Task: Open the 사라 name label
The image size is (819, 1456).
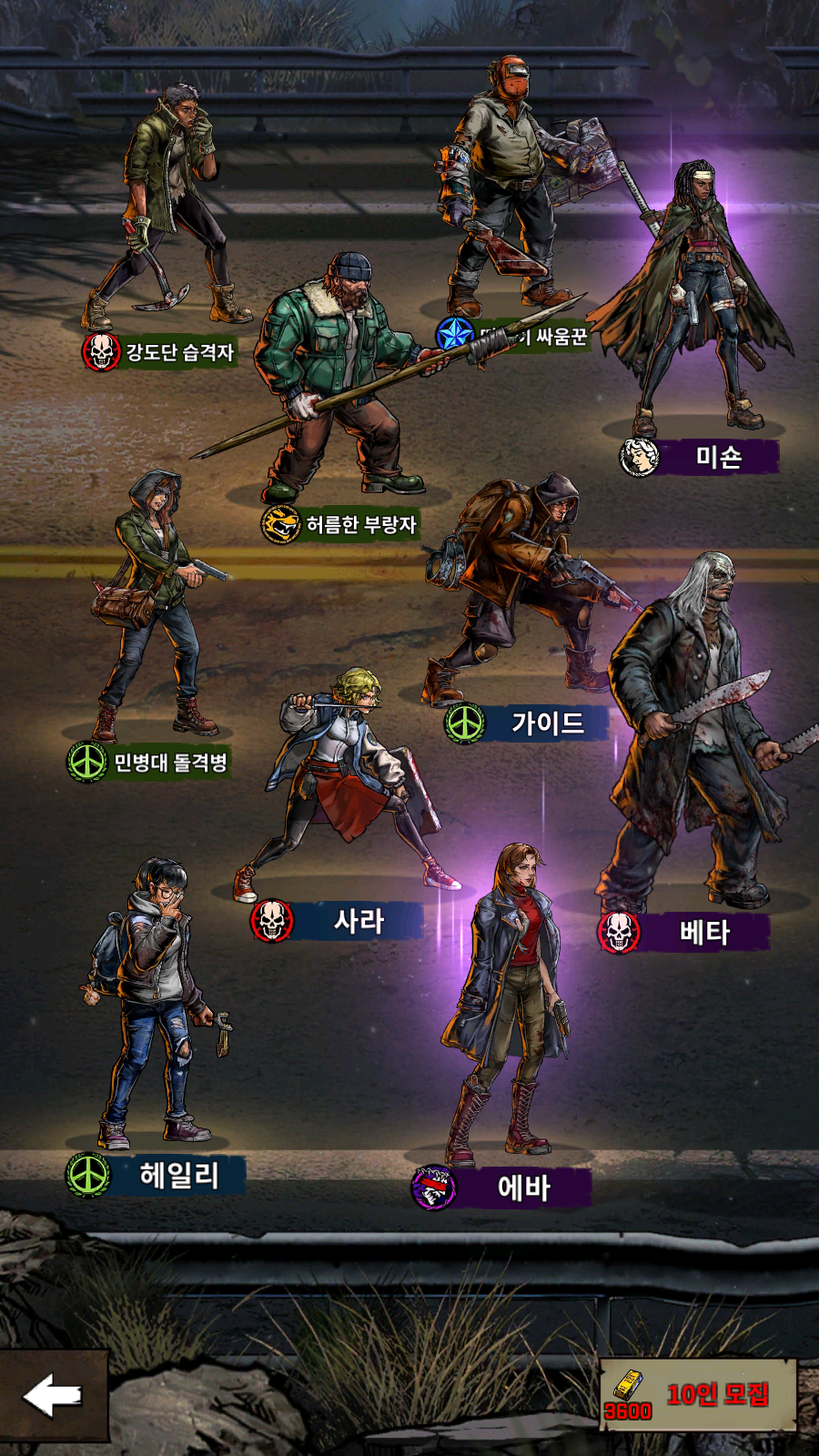Action: coord(359,921)
